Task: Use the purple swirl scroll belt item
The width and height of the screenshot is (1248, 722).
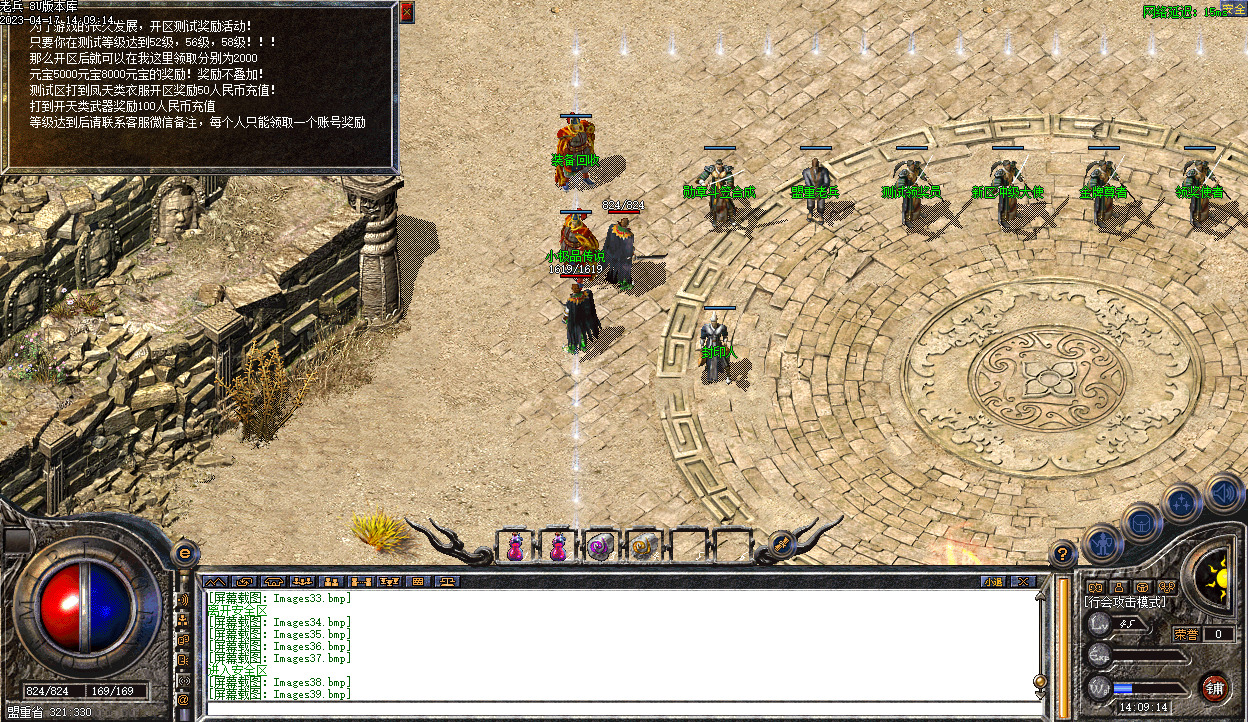Action: click(x=600, y=547)
